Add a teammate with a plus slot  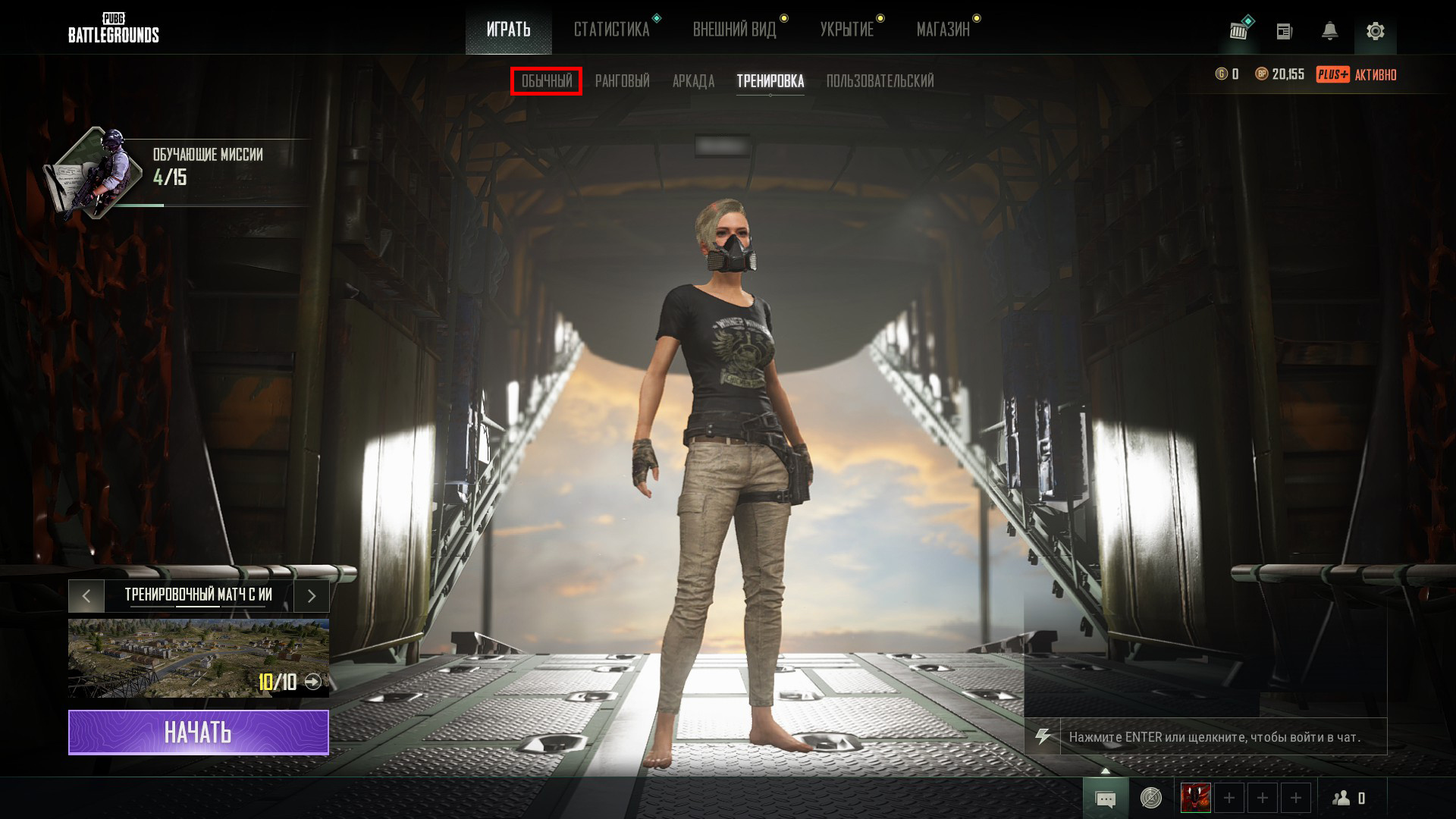click(x=1229, y=798)
